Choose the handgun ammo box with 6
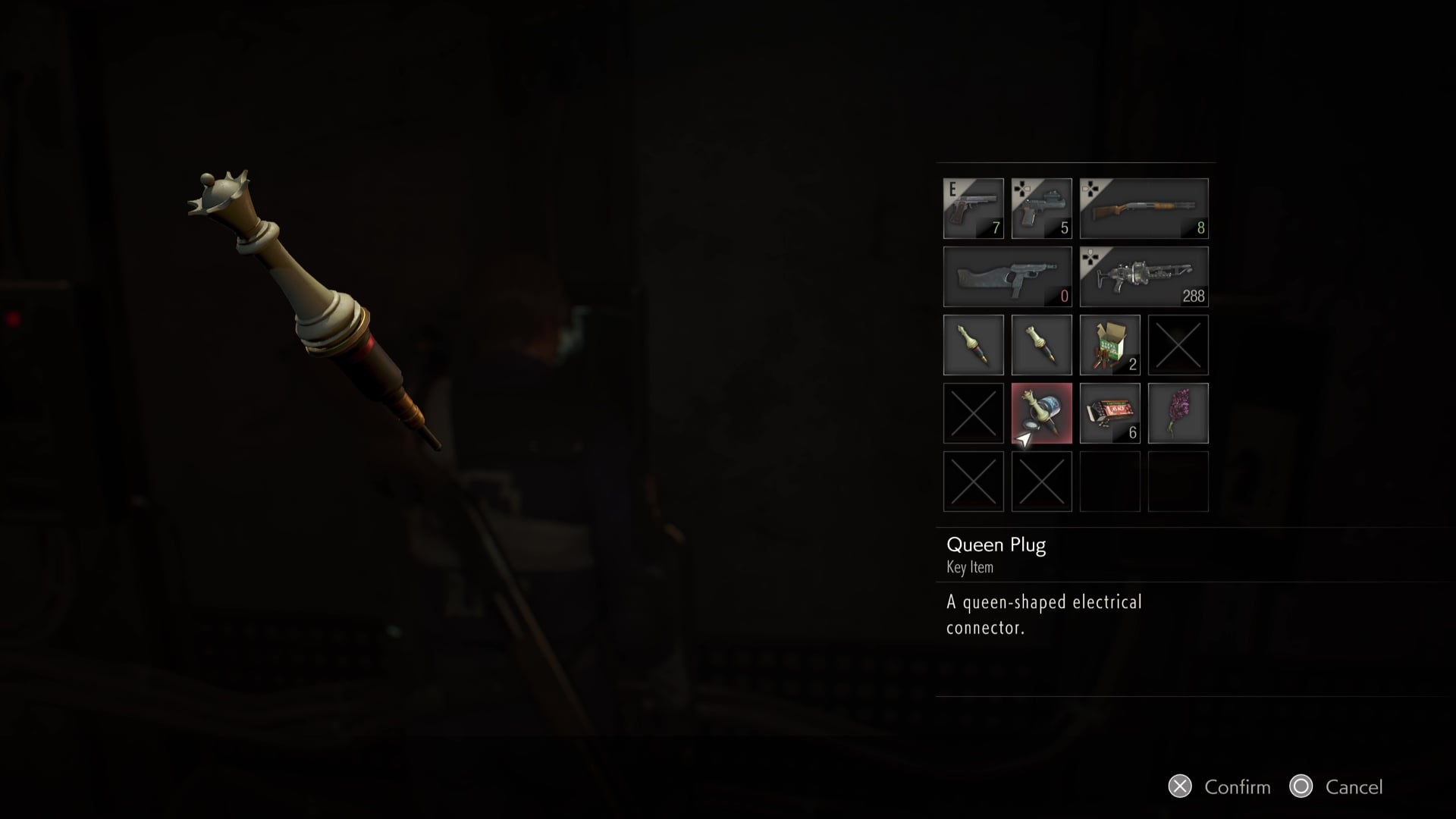The image size is (1456, 819). [1109, 413]
